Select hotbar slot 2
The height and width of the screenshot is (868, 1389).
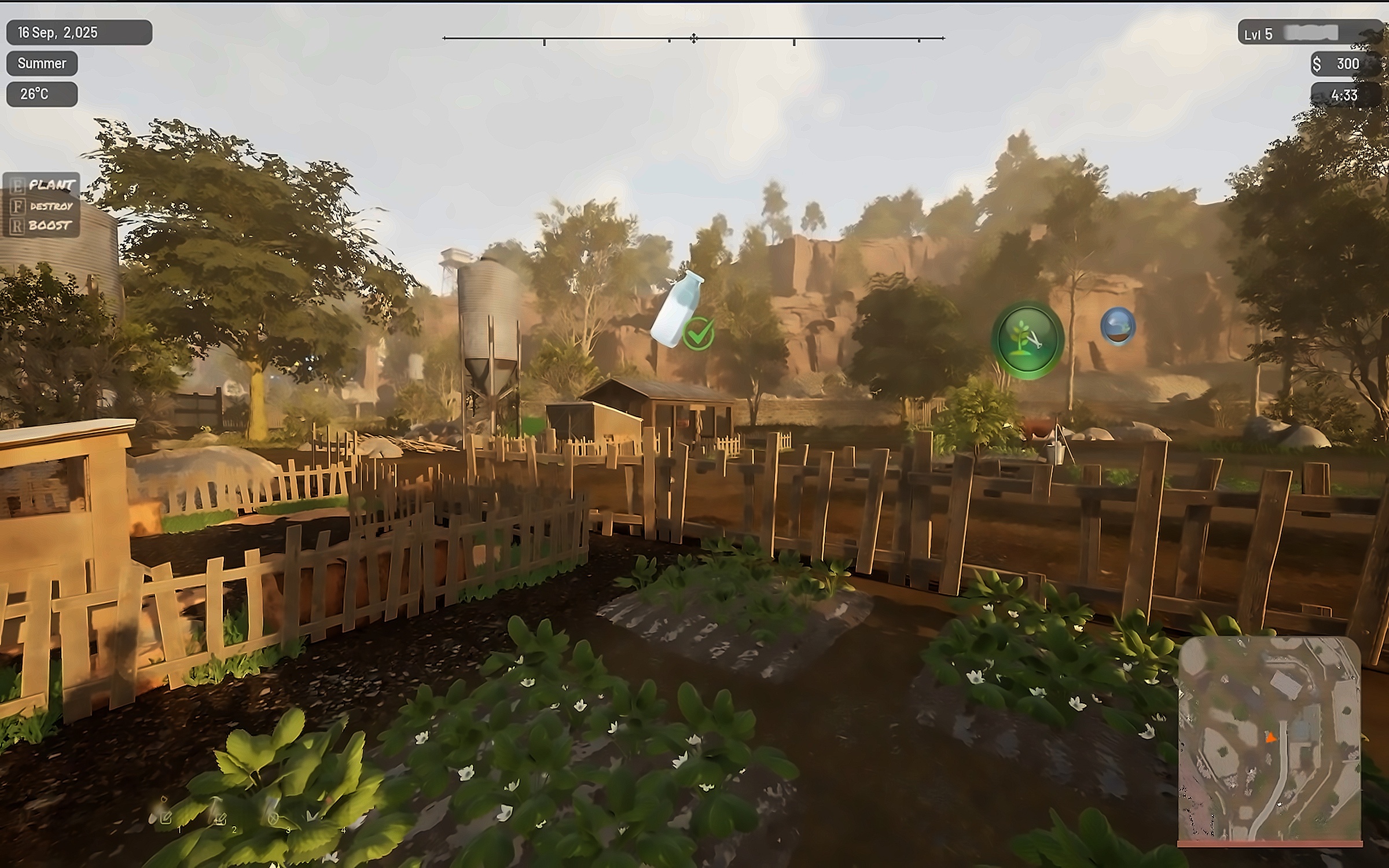[x=219, y=816]
